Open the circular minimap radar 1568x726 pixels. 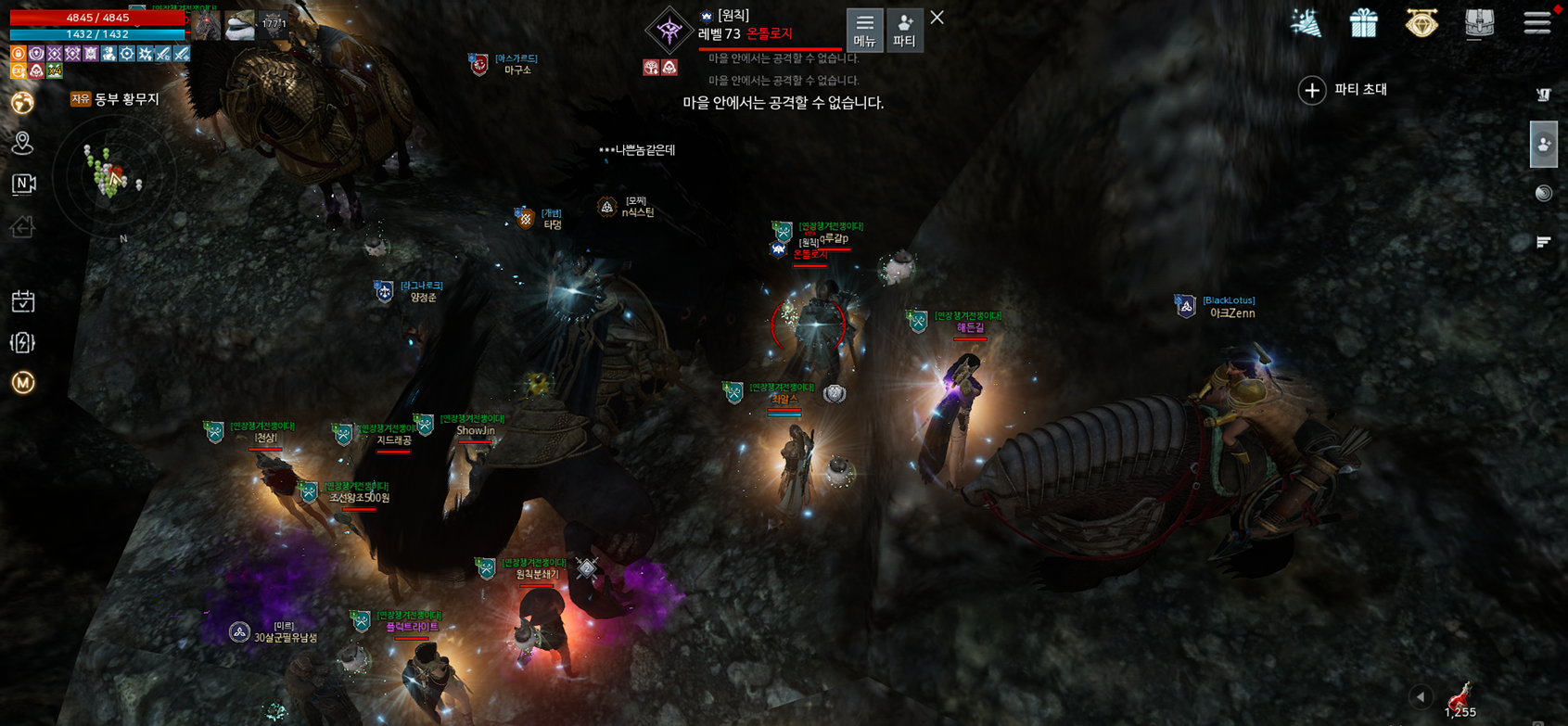coord(111,176)
